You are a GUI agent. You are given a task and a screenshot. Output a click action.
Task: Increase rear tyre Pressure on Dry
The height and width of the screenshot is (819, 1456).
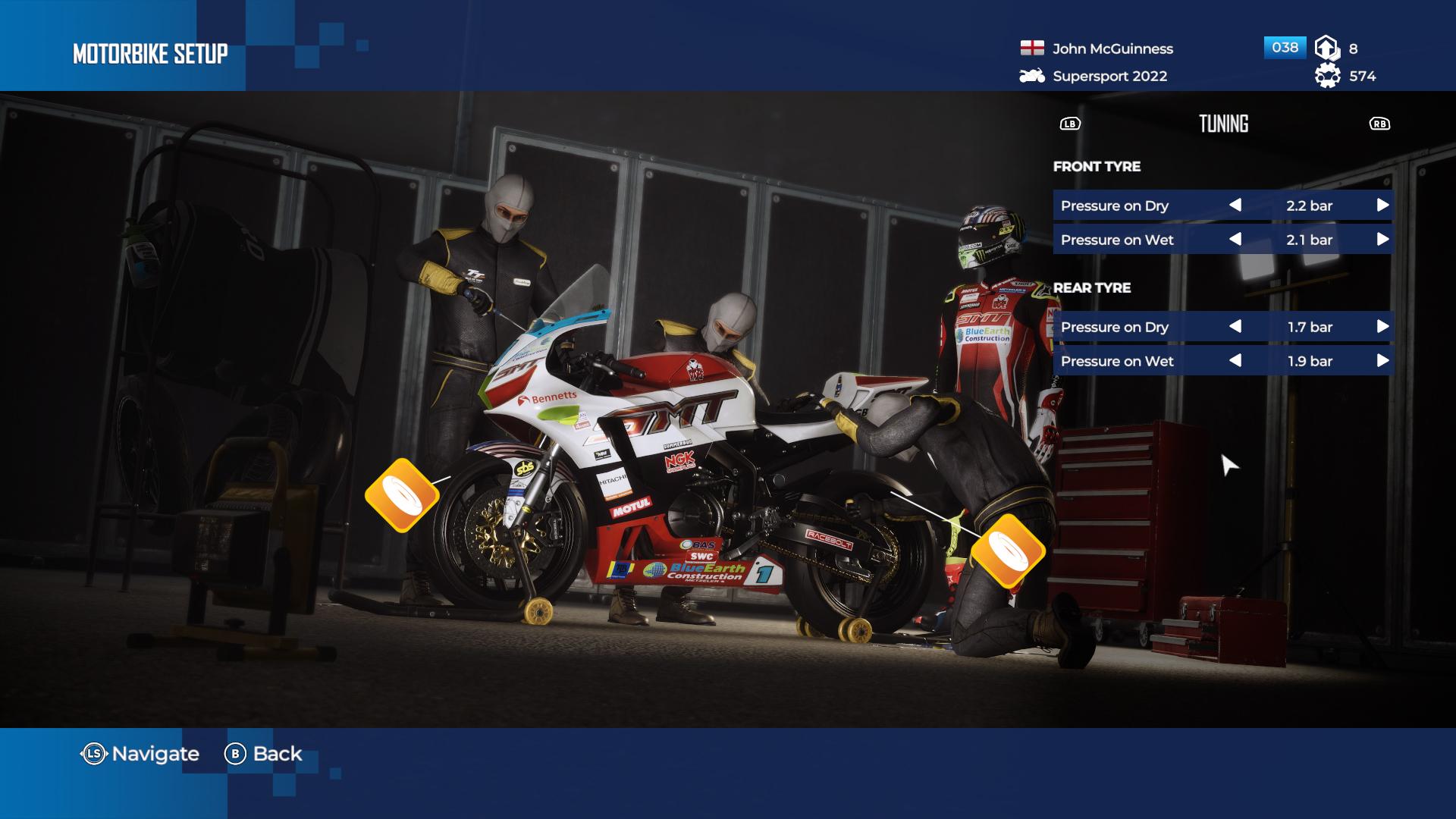pyautogui.click(x=1382, y=327)
